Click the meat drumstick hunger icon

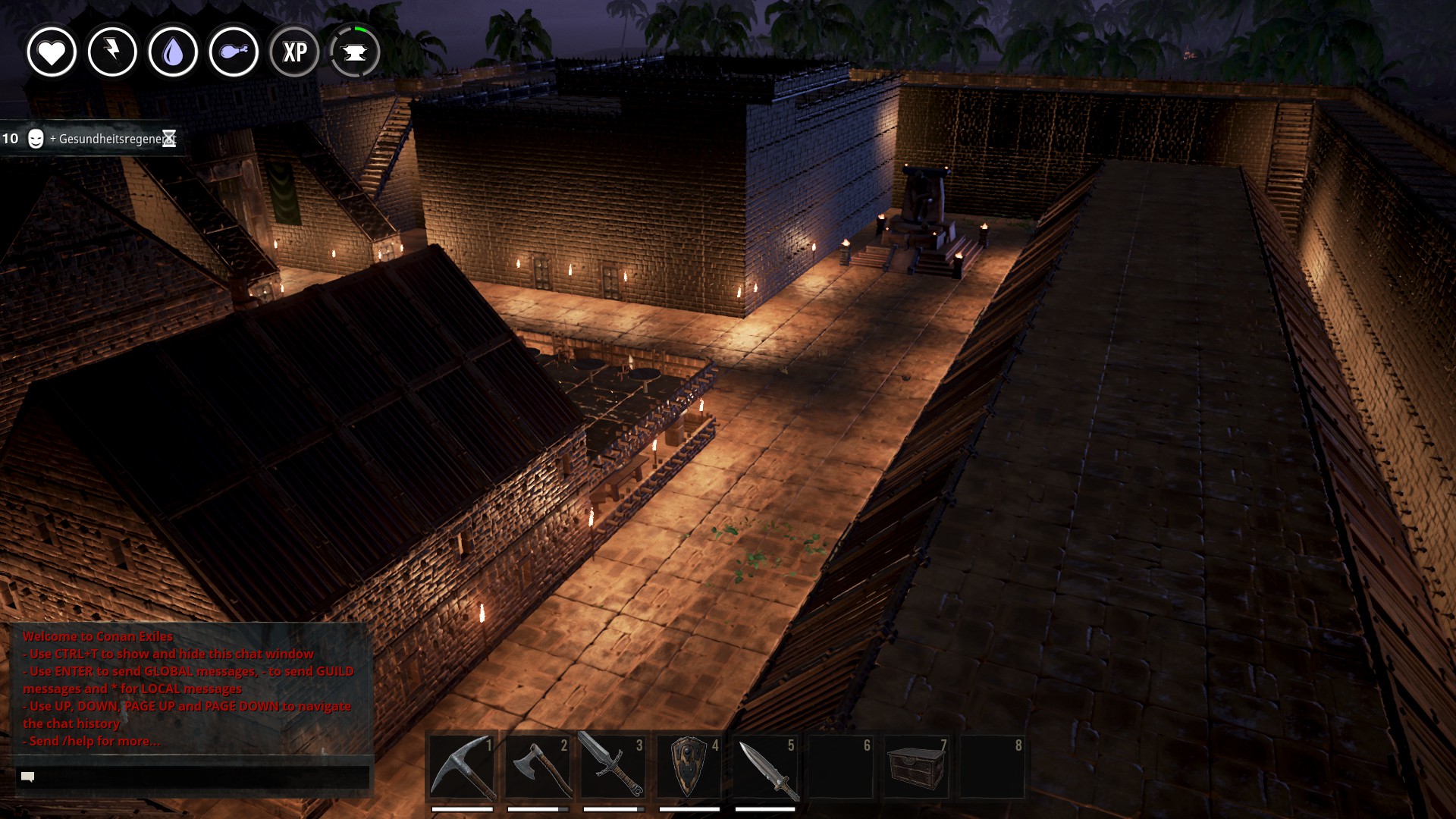234,52
